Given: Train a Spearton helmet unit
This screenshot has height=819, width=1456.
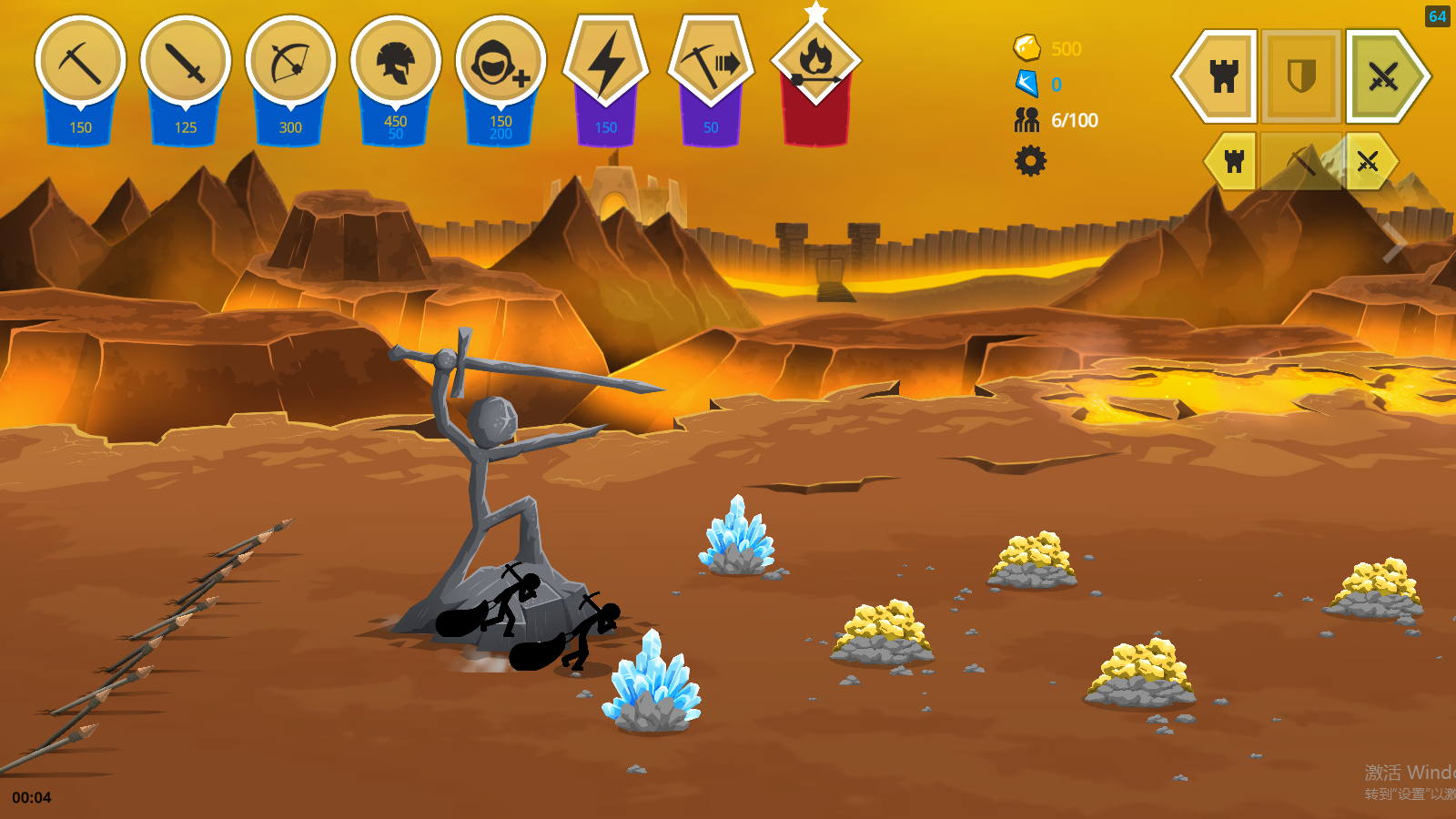Looking at the screenshot, I should 395,64.
